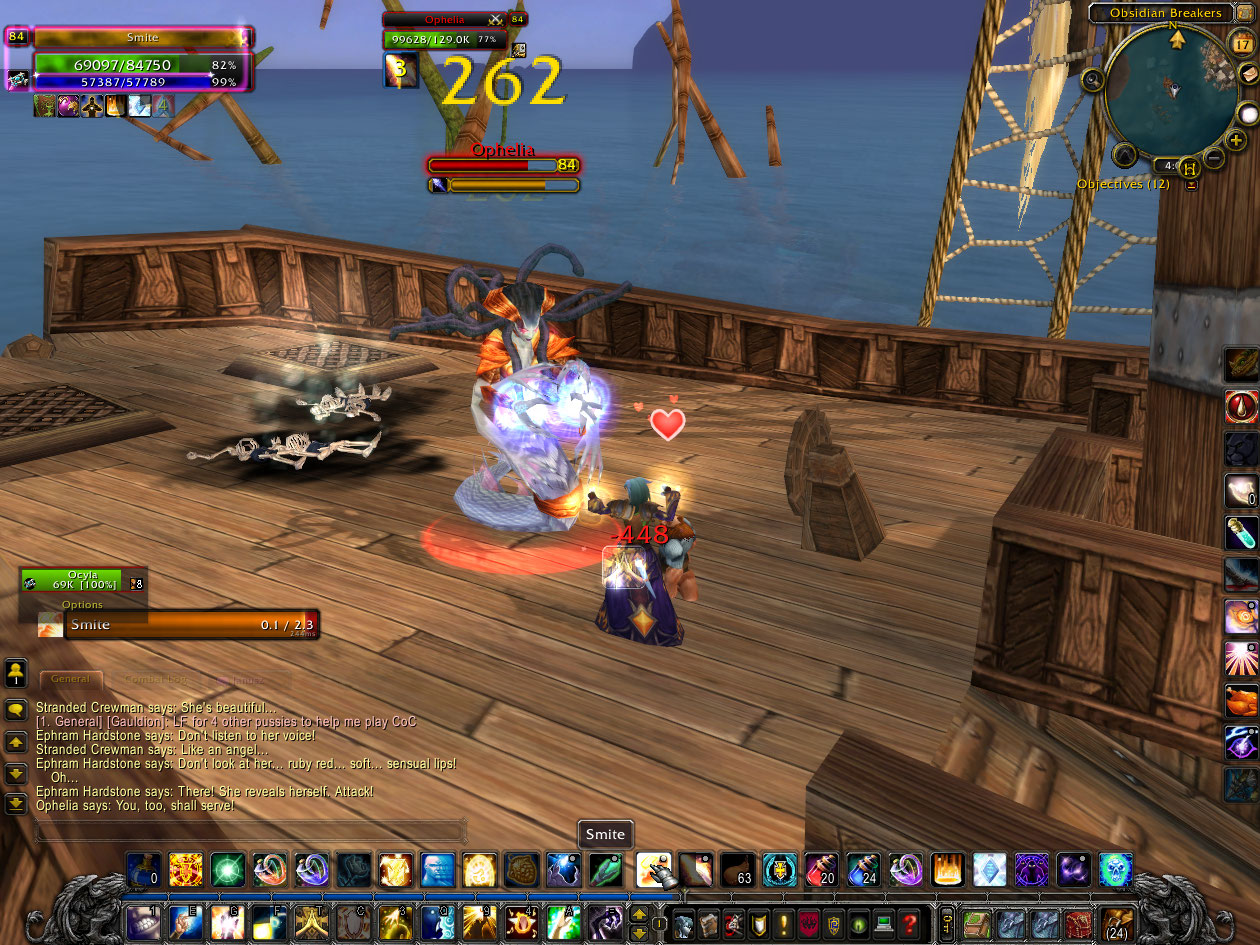Open the yellow exclamation quest log button
The height and width of the screenshot is (945, 1260).
point(785,922)
